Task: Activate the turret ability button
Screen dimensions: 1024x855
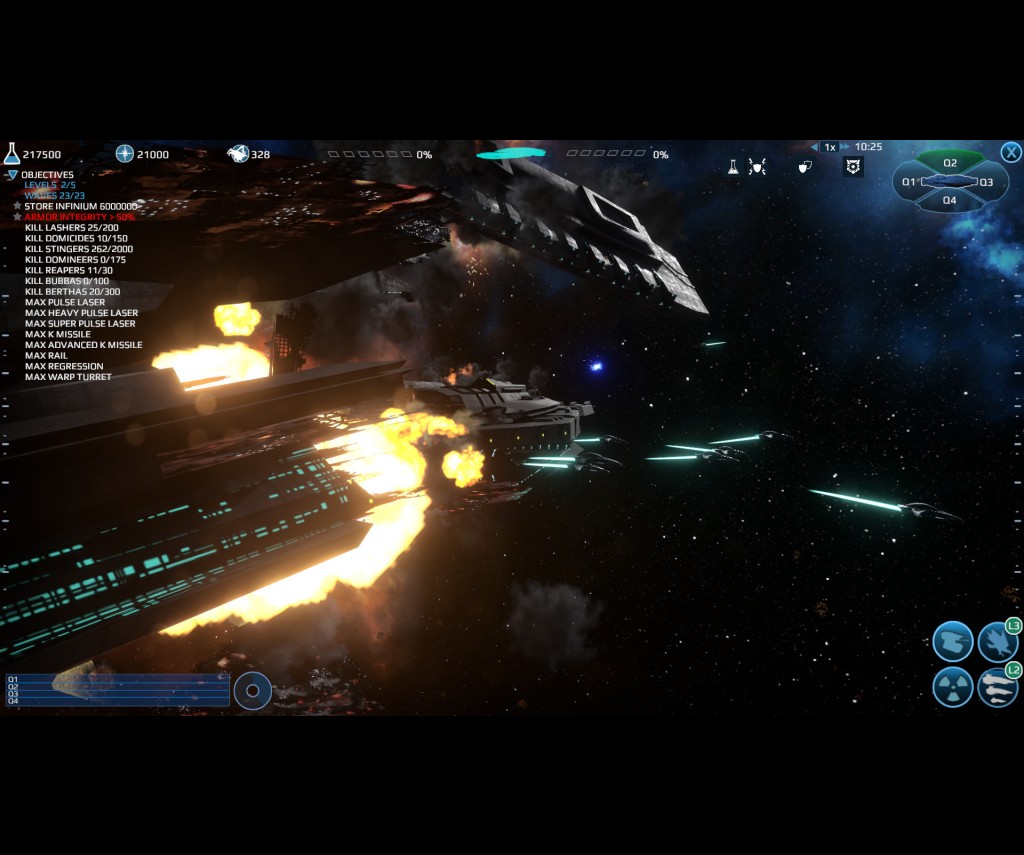Action: tap(952, 641)
